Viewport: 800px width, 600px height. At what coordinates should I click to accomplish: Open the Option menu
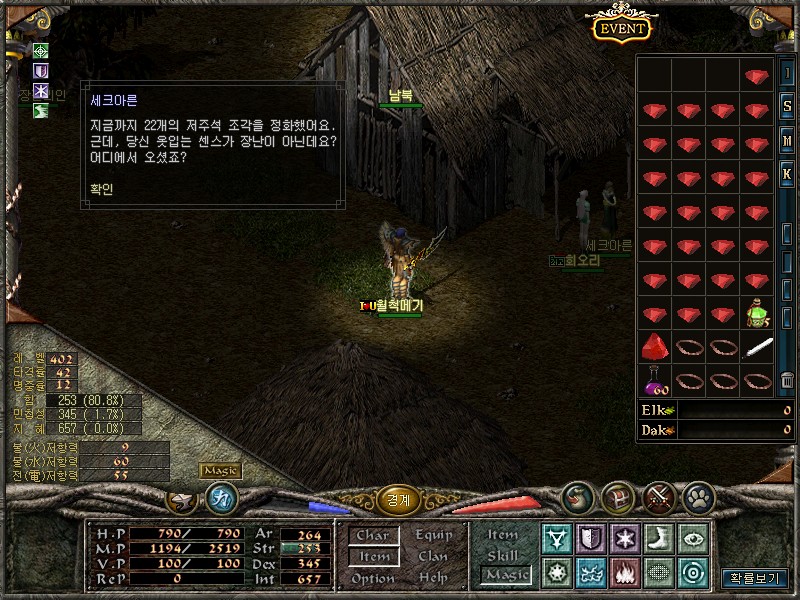373,579
